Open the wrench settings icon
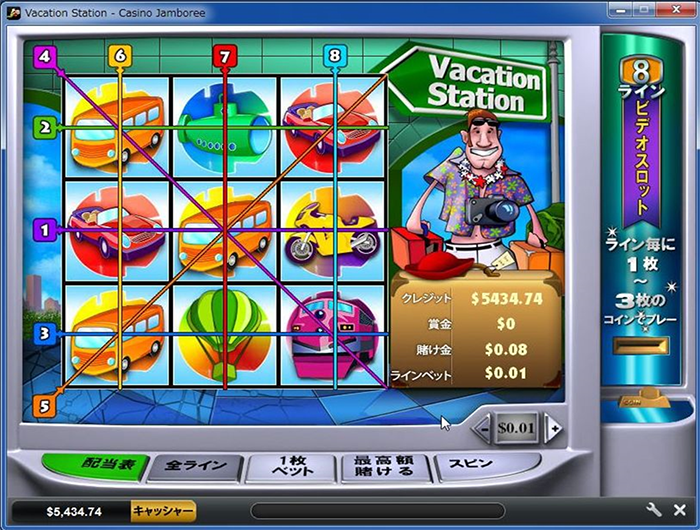This screenshot has width=700, height=530. (654, 511)
